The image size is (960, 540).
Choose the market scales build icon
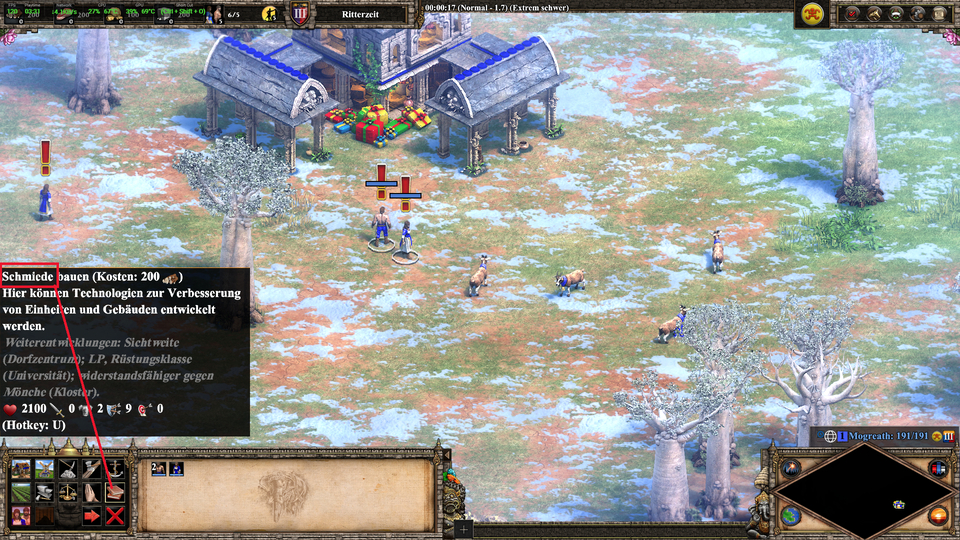click(68, 492)
